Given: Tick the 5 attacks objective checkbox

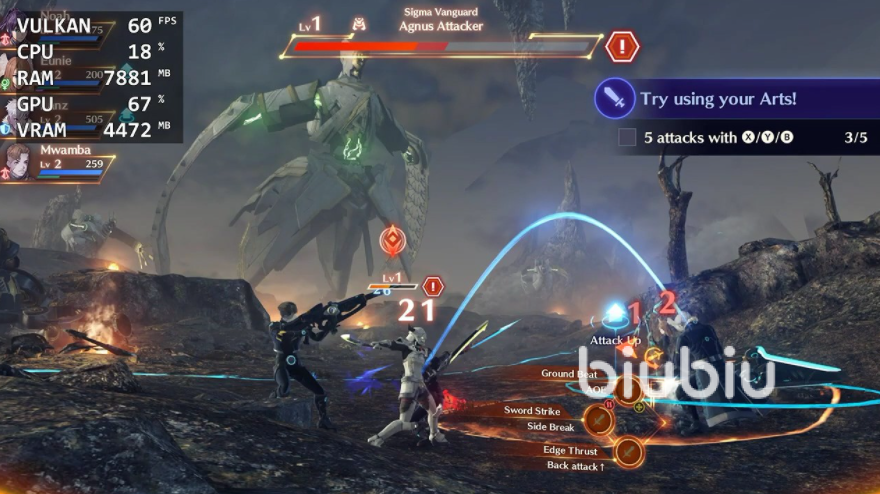Looking at the screenshot, I should click(627, 137).
